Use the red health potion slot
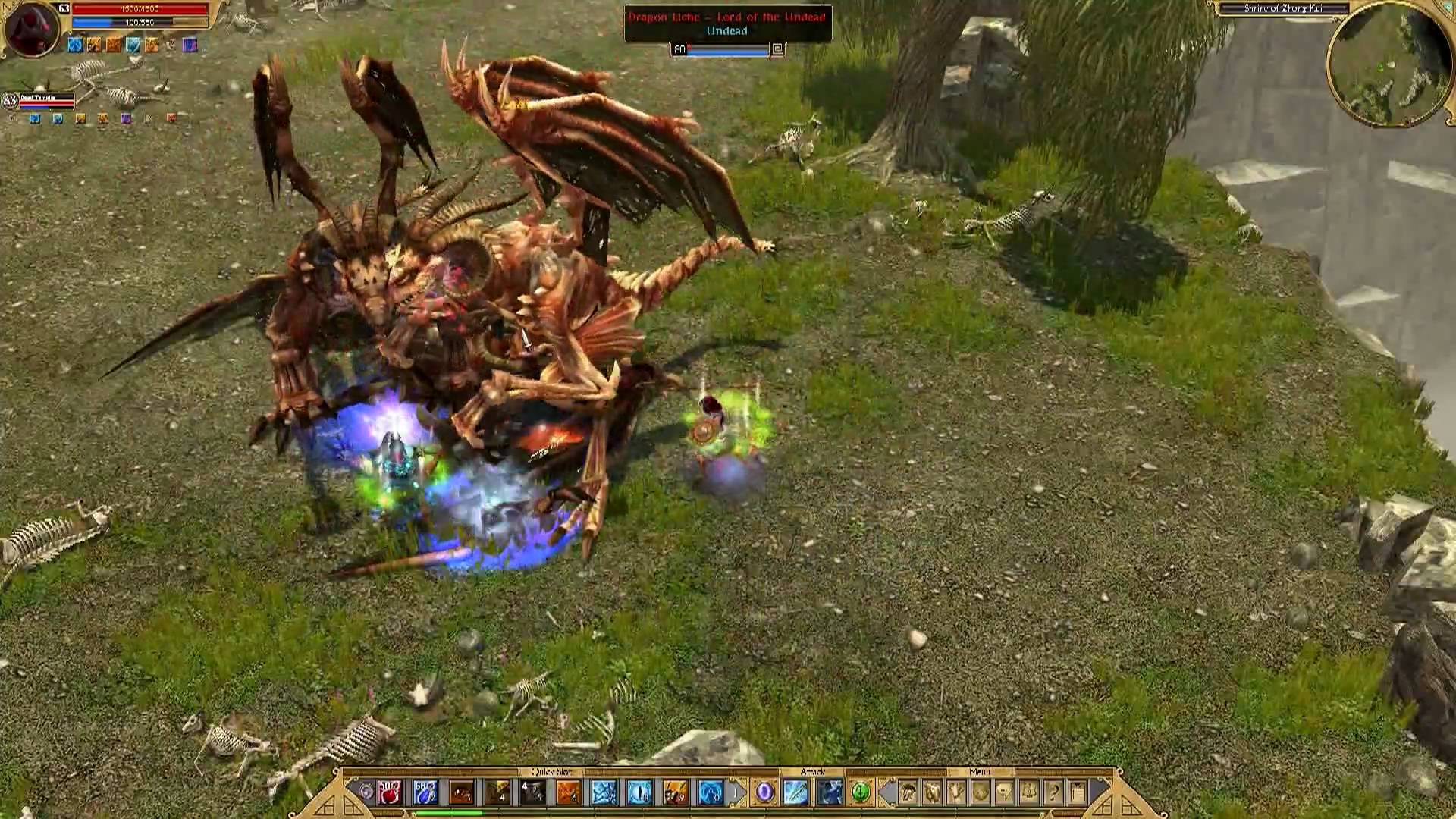 coord(391,792)
